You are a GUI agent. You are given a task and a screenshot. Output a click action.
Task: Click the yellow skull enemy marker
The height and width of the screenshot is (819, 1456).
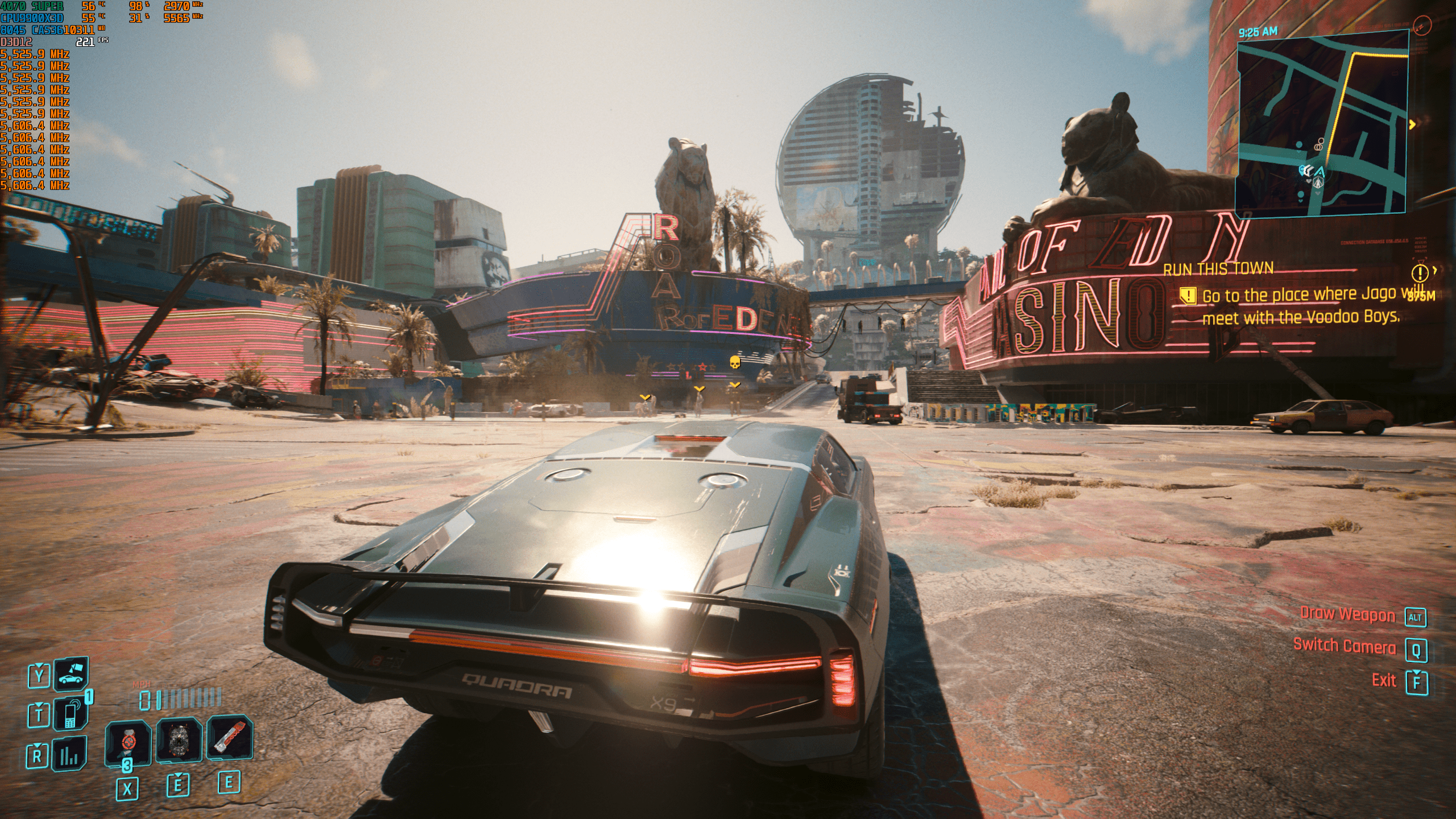pos(735,362)
